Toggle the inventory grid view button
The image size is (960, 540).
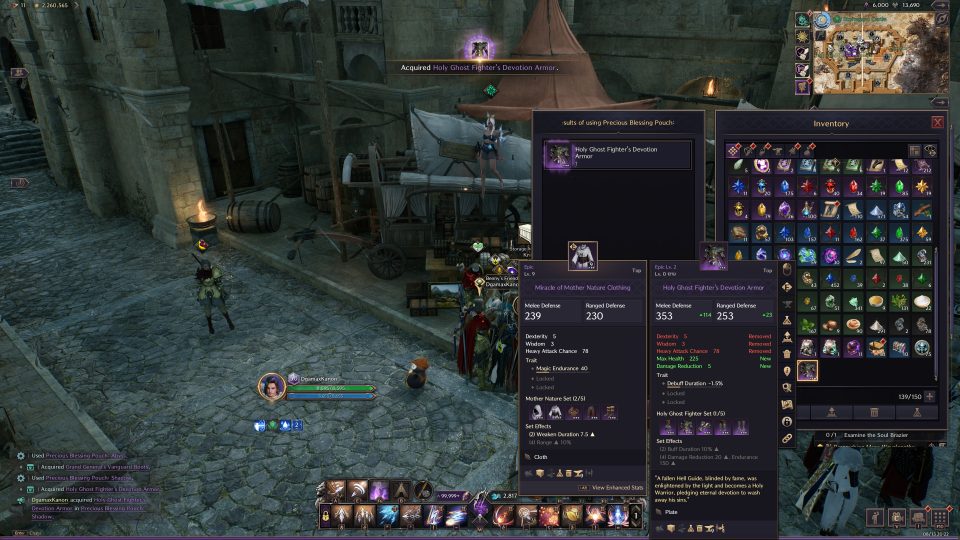(x=914, y=150)
